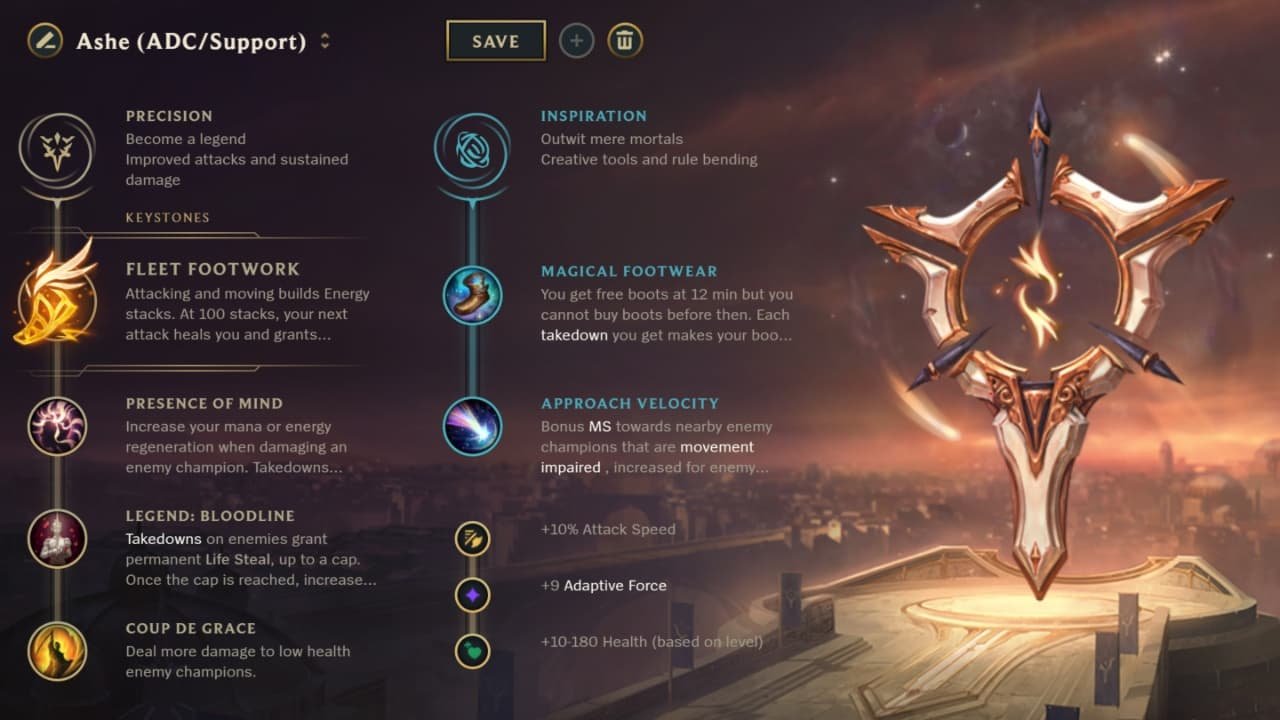Choose the Health based-on-level stat shard
The height and width of the screenshot is (720, 1280).
(472, 649)
